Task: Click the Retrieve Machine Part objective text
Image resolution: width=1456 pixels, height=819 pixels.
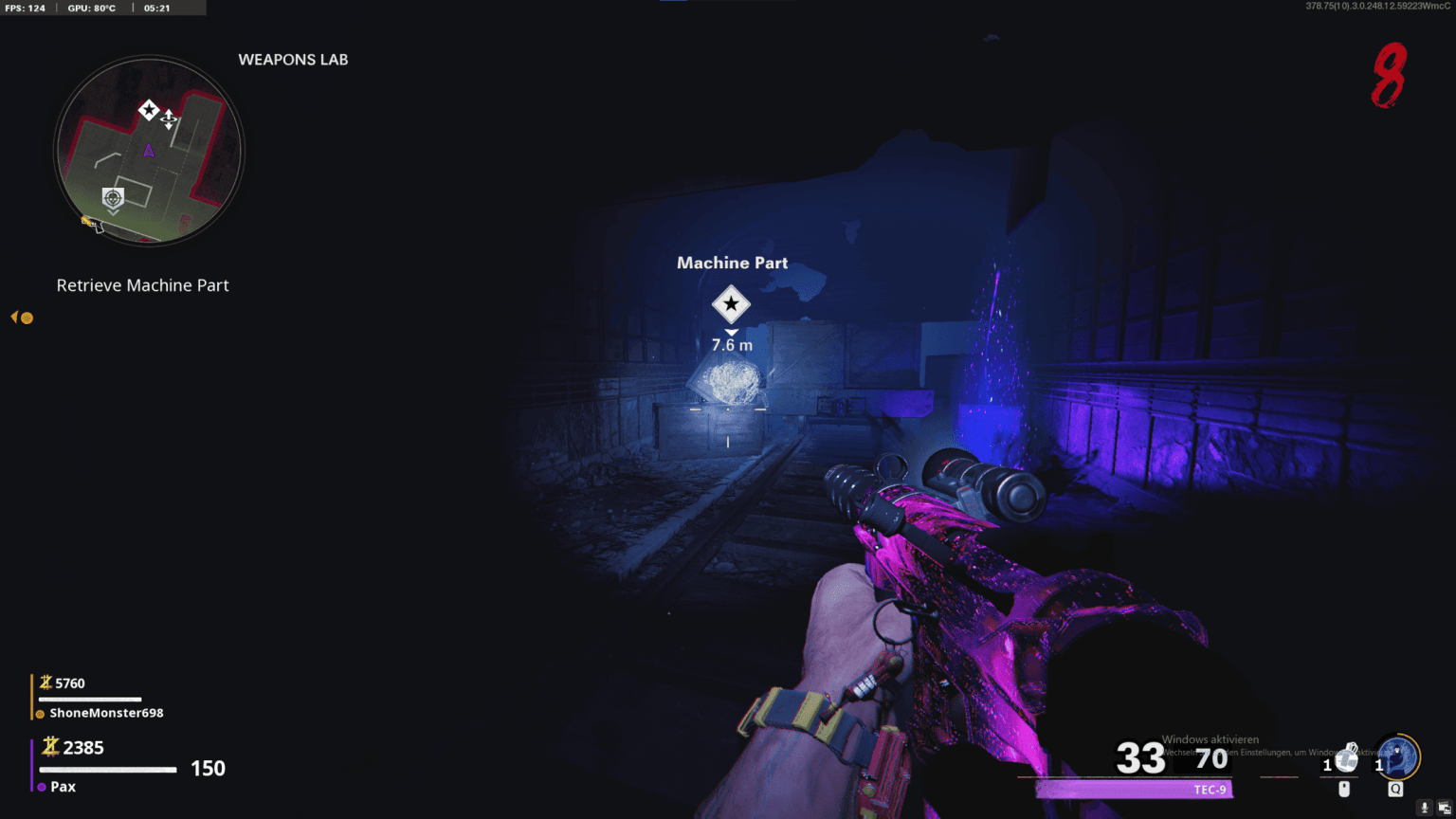Action: click(x=142, y=284)
